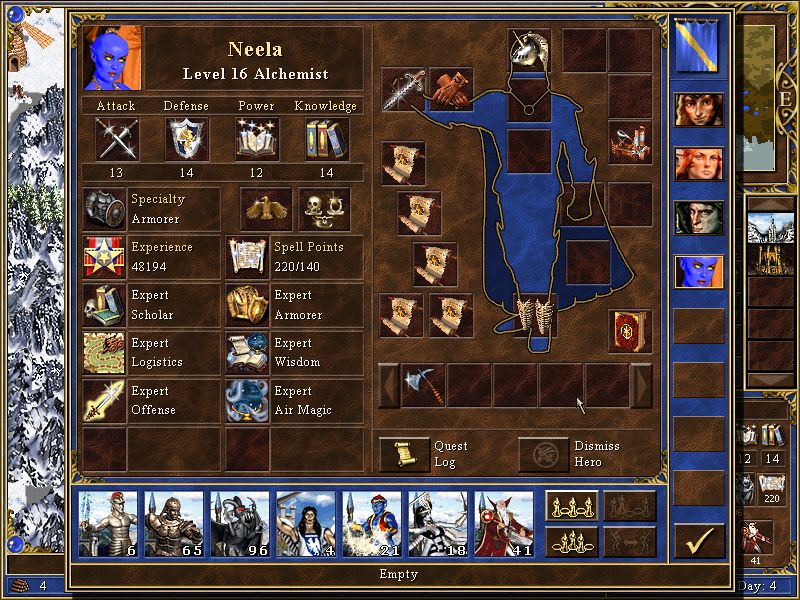
Task: Click the backpack's left arrow
Action: [x=387, y=385]
